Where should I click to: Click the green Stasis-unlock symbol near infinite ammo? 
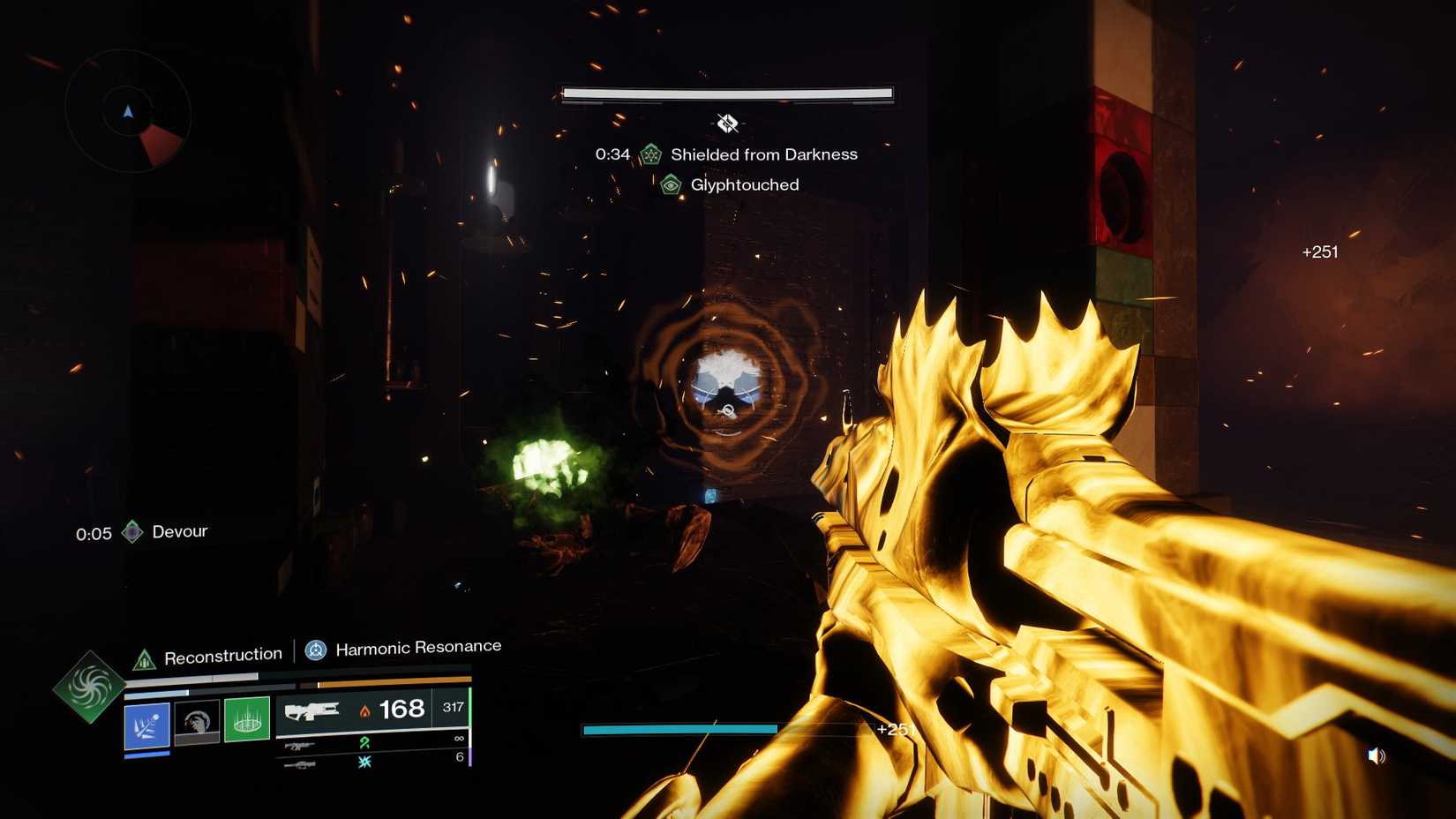coord(365,744)
